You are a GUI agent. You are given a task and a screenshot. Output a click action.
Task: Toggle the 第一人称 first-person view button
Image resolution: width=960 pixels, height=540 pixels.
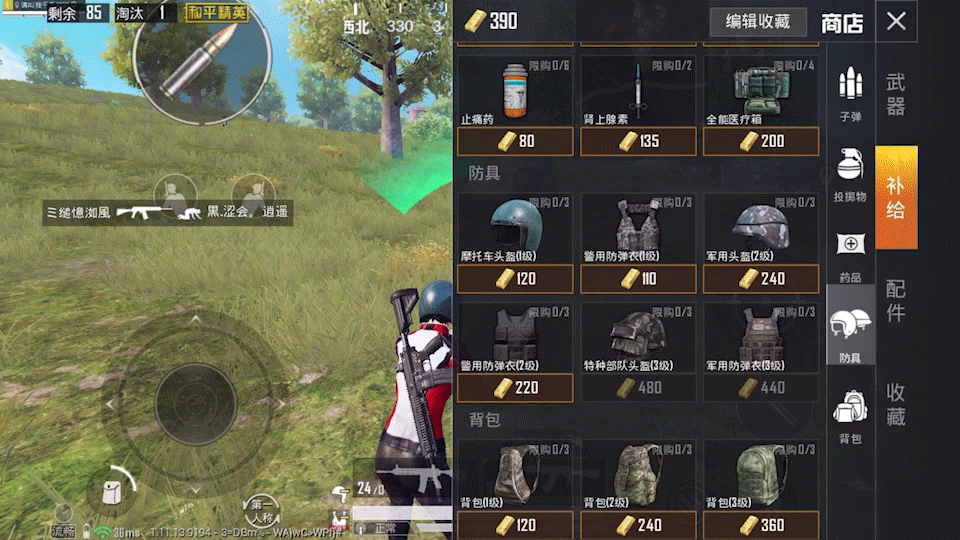click(x=264, y=510)
